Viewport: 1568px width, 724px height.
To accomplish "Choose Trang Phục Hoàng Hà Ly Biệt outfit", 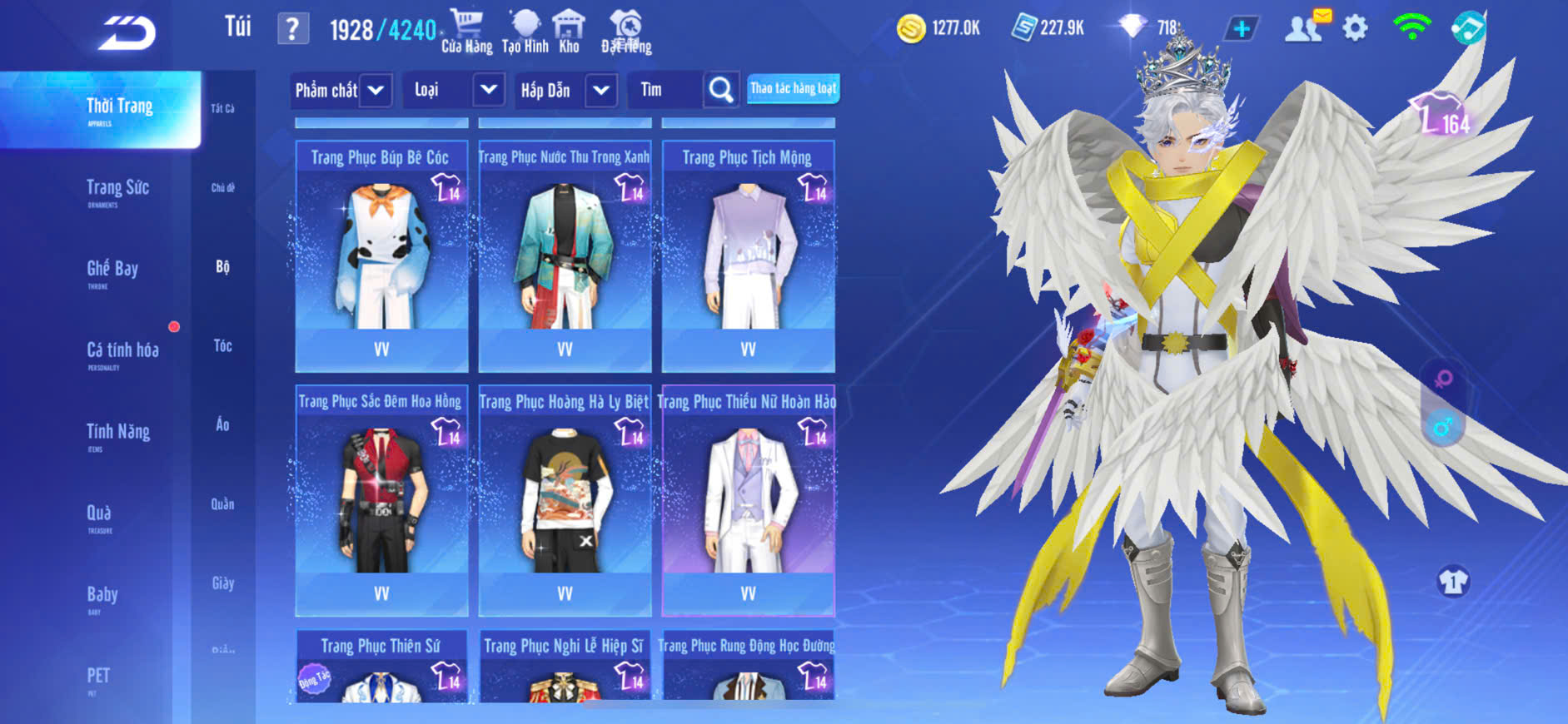I will (x=565, y=500).
